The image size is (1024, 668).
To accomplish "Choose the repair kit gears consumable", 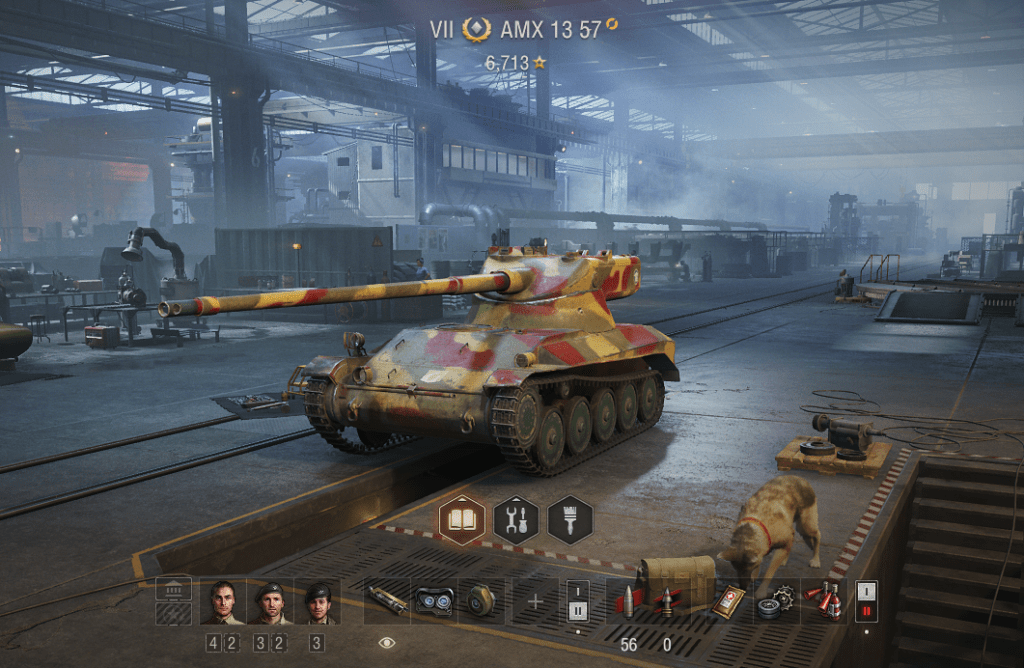I will (x=774, y=601).
